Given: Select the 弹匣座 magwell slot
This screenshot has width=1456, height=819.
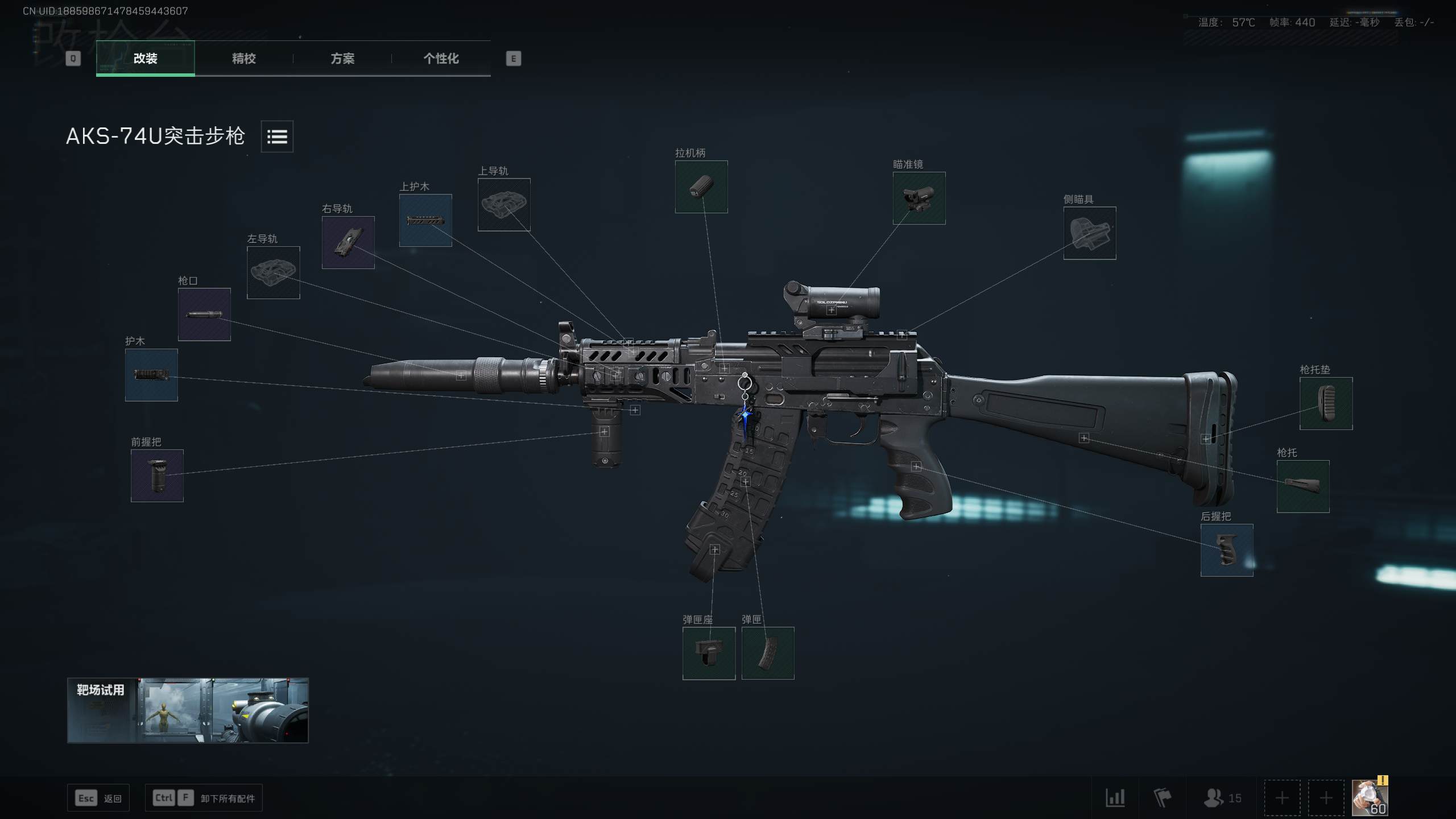Looking at the screenshot, I should click(709, 653).
